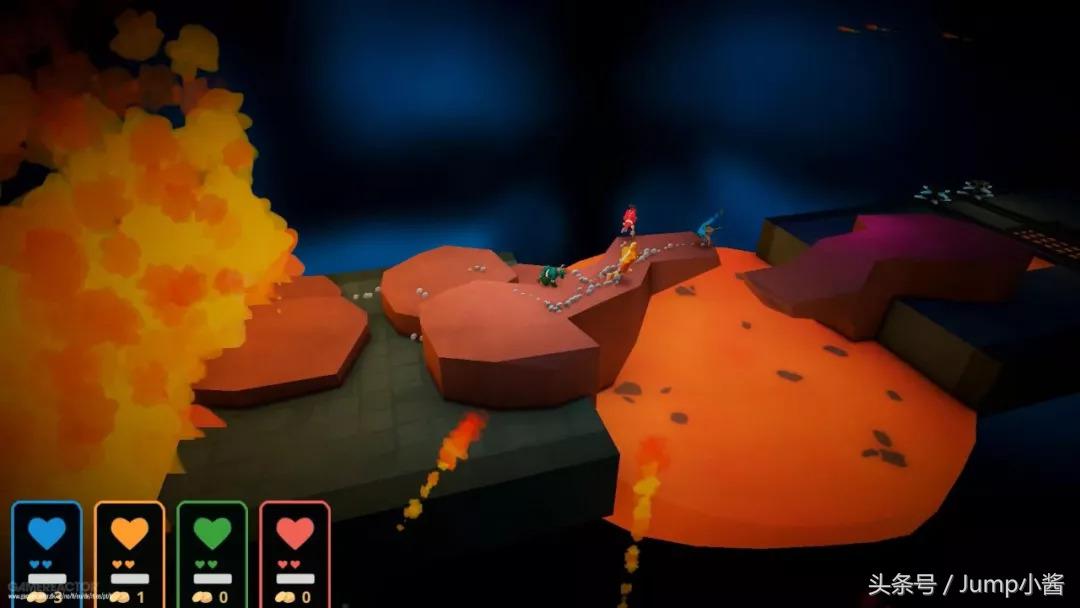The width and height of the screenshot is (1080, 608).
Task: Select the green heart player card
Action: click(x=212, y=553)
